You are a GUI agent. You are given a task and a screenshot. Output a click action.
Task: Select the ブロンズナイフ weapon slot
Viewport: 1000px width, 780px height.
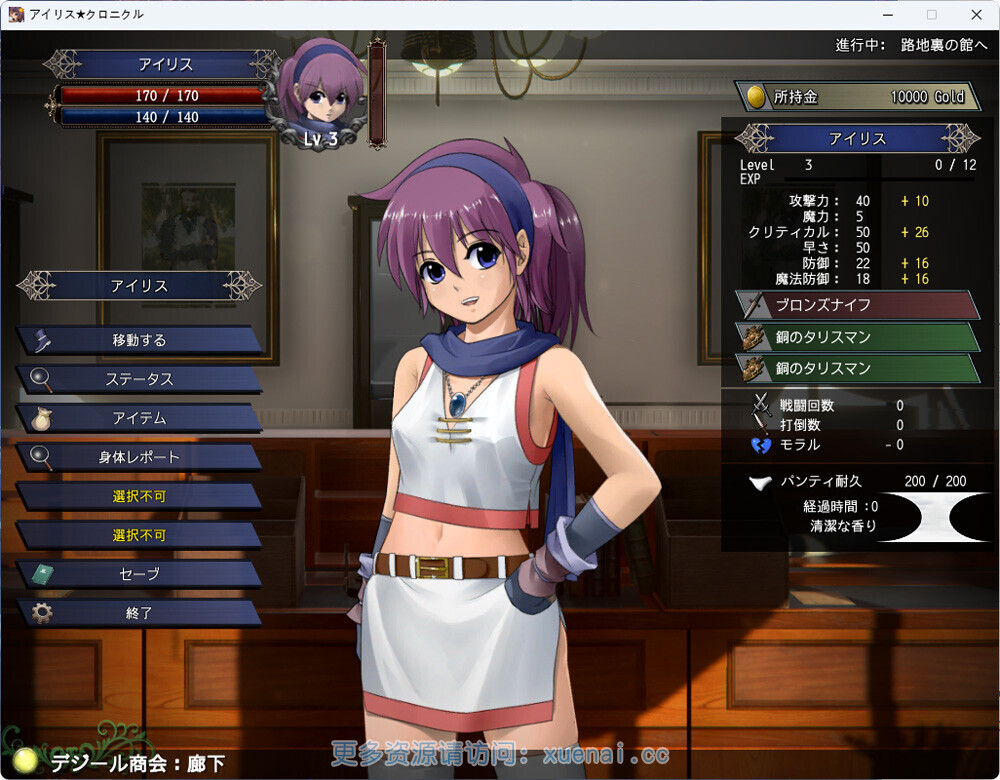[x=857, y=305]
